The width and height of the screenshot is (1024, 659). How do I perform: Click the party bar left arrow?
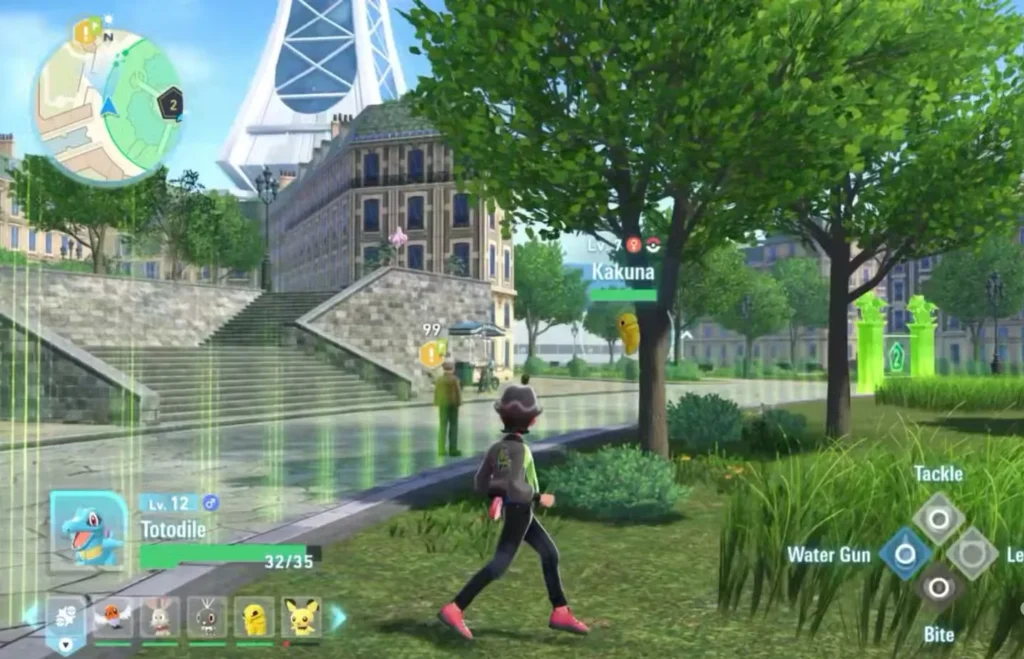tap(30, 614)
